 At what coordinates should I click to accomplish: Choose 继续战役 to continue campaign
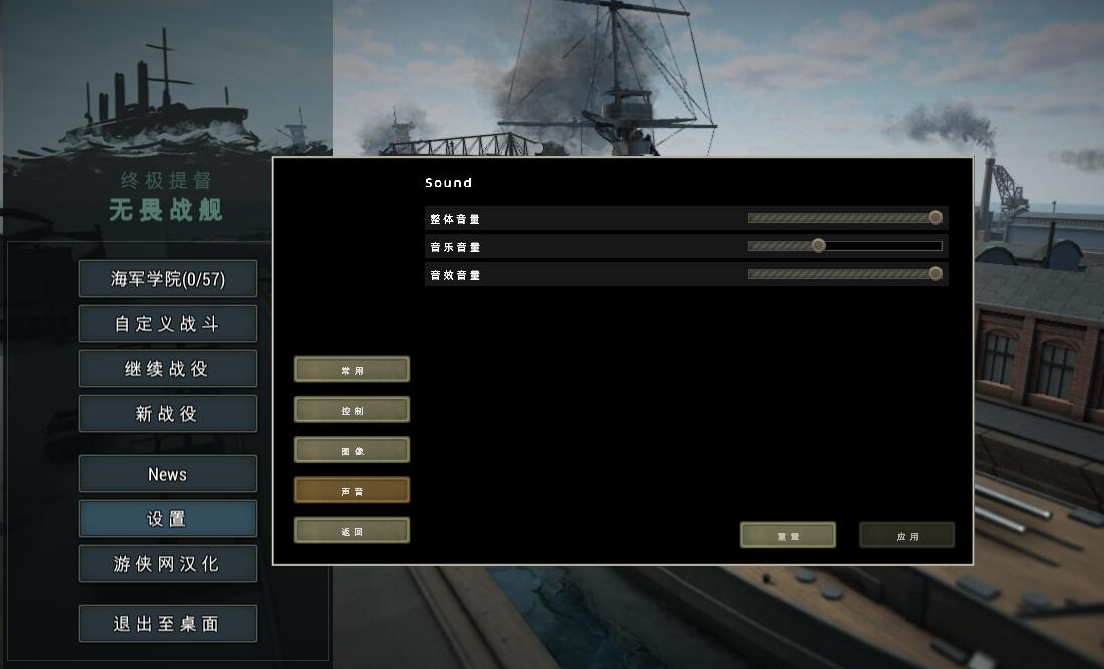click(x=168, y=369)
